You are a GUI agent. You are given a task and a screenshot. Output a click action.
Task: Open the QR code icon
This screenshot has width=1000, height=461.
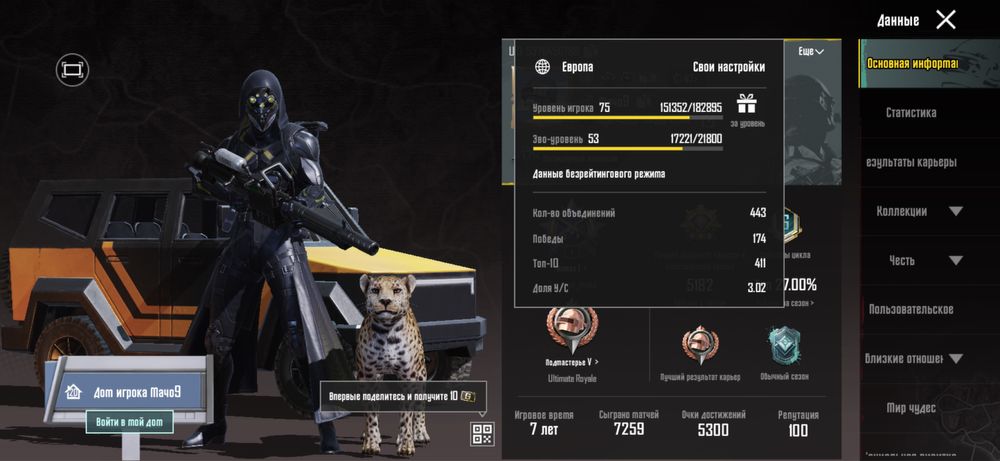pos(482,433)
